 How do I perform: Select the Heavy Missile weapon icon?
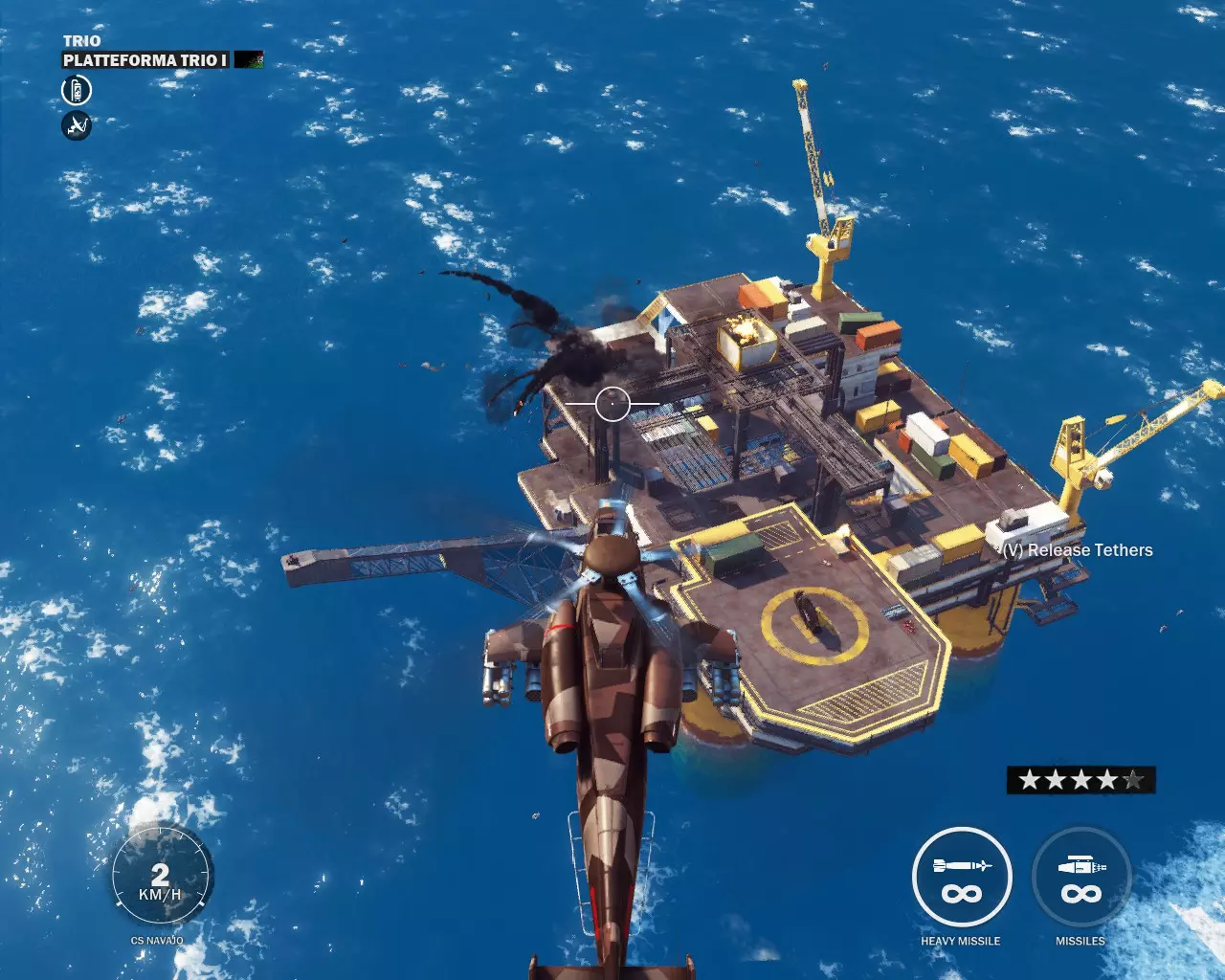click(962, 877)
